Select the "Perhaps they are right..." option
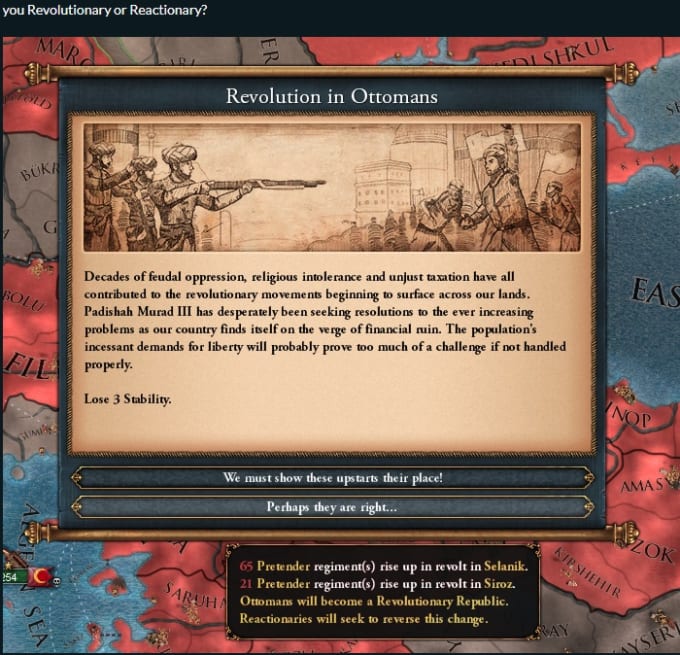Screen dimensions: 680x655 coord(332,507)
